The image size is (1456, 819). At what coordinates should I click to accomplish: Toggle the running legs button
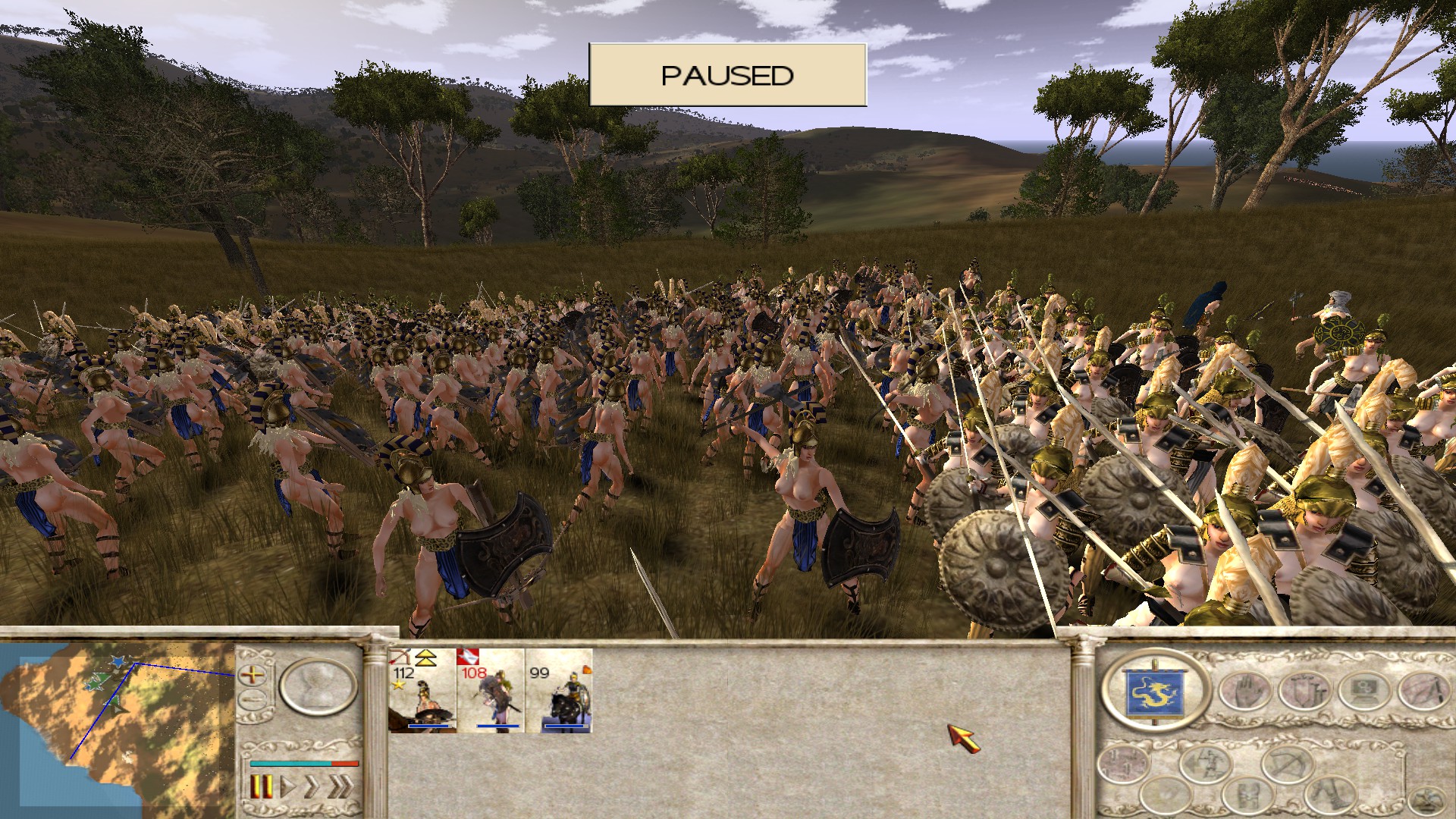[1331, 794]
